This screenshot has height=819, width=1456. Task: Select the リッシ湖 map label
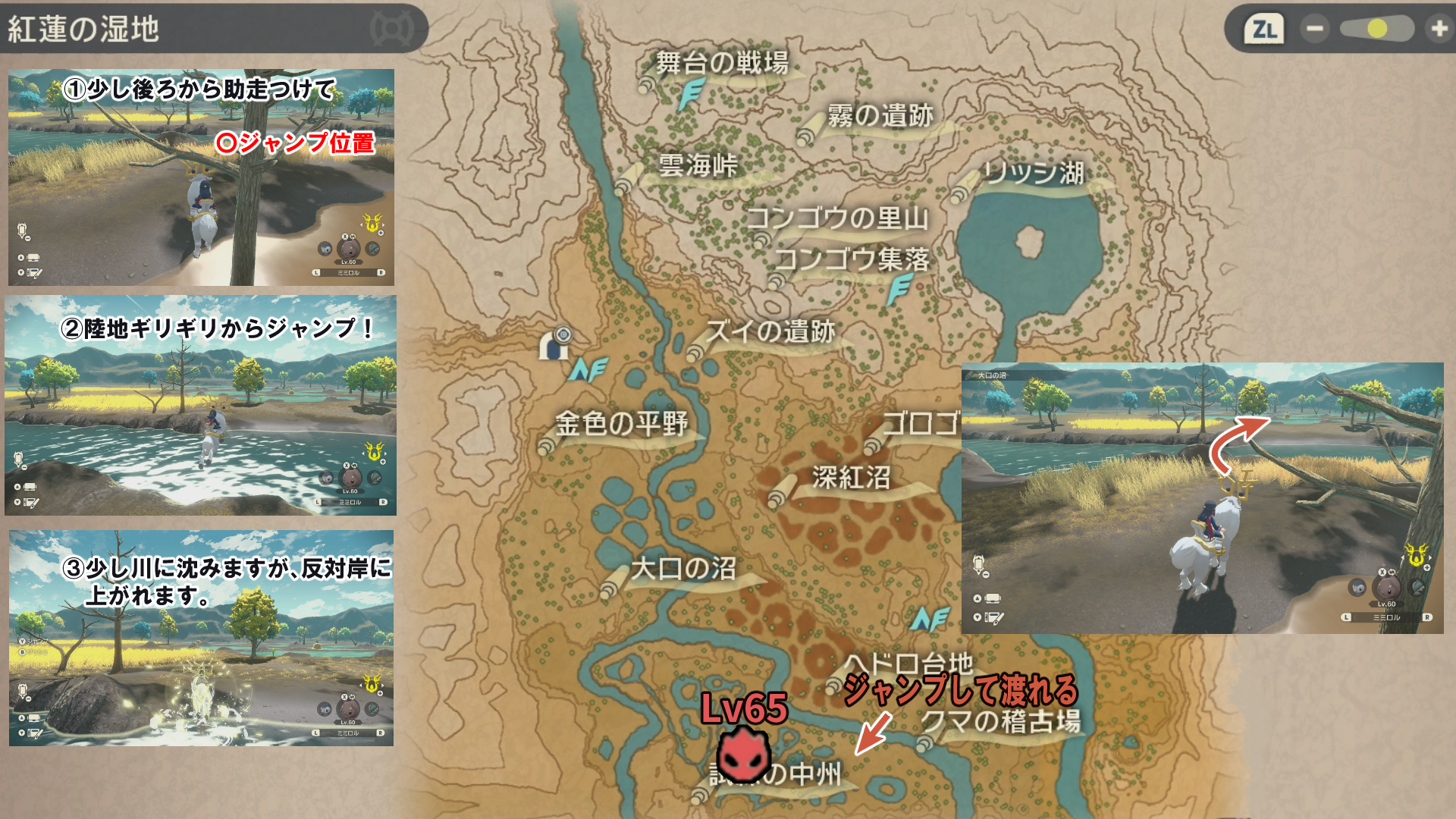tap(1033, 173)
